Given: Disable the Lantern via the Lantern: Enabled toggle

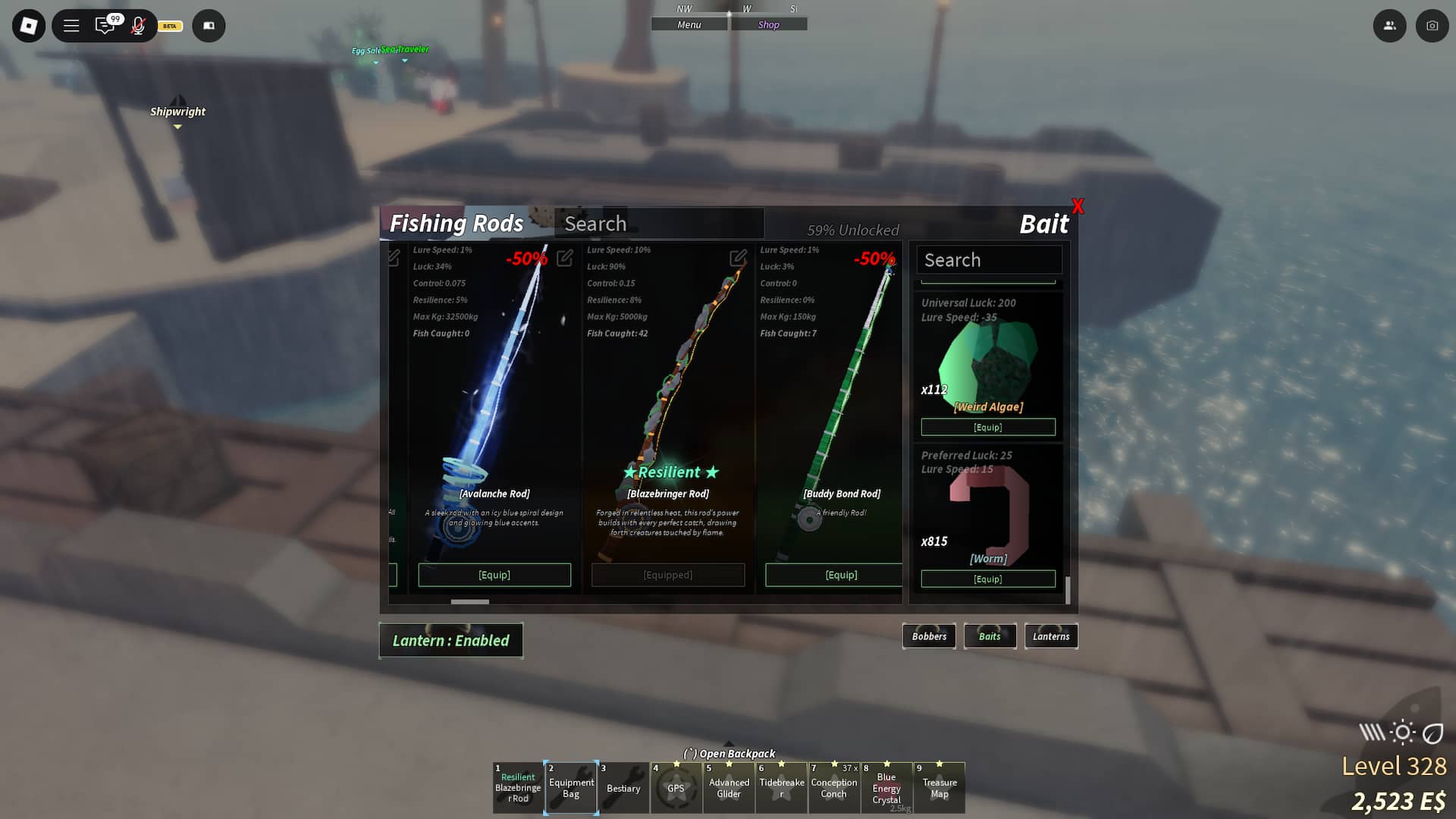Looking at the screenshot, I should pyautogui.click(x=450, y=640).
